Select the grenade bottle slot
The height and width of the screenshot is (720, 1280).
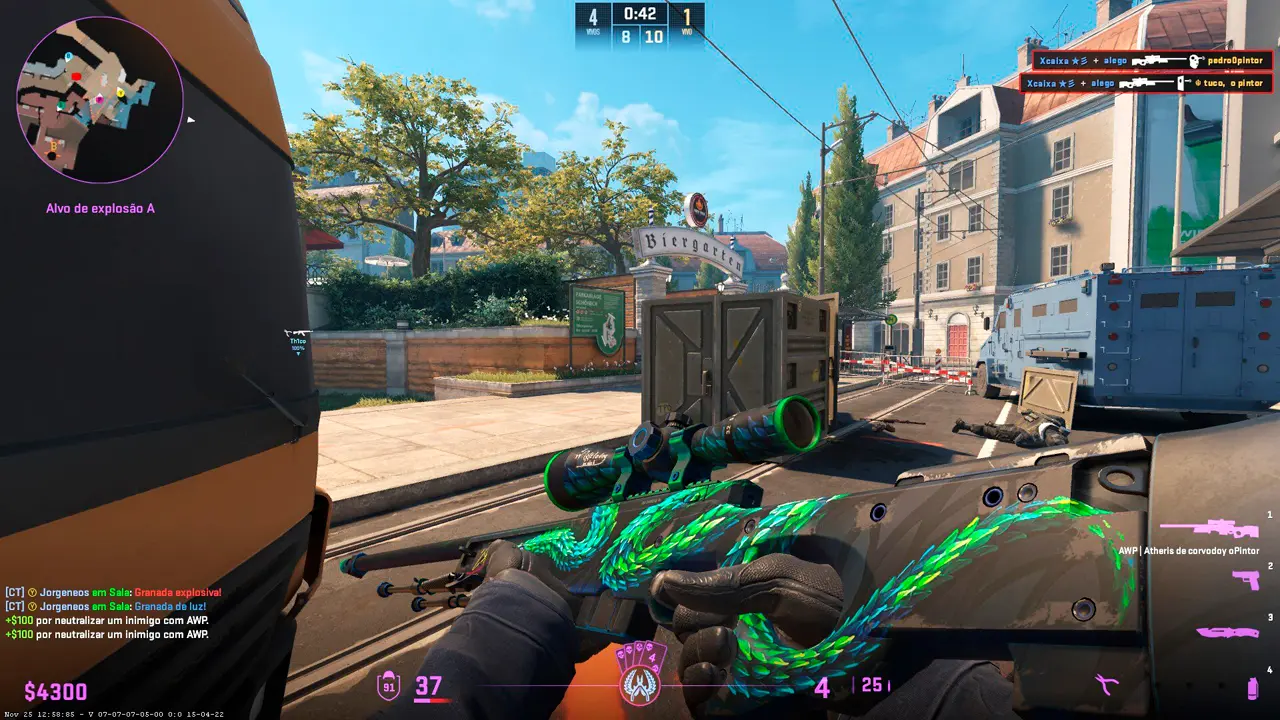point(1252,688)
